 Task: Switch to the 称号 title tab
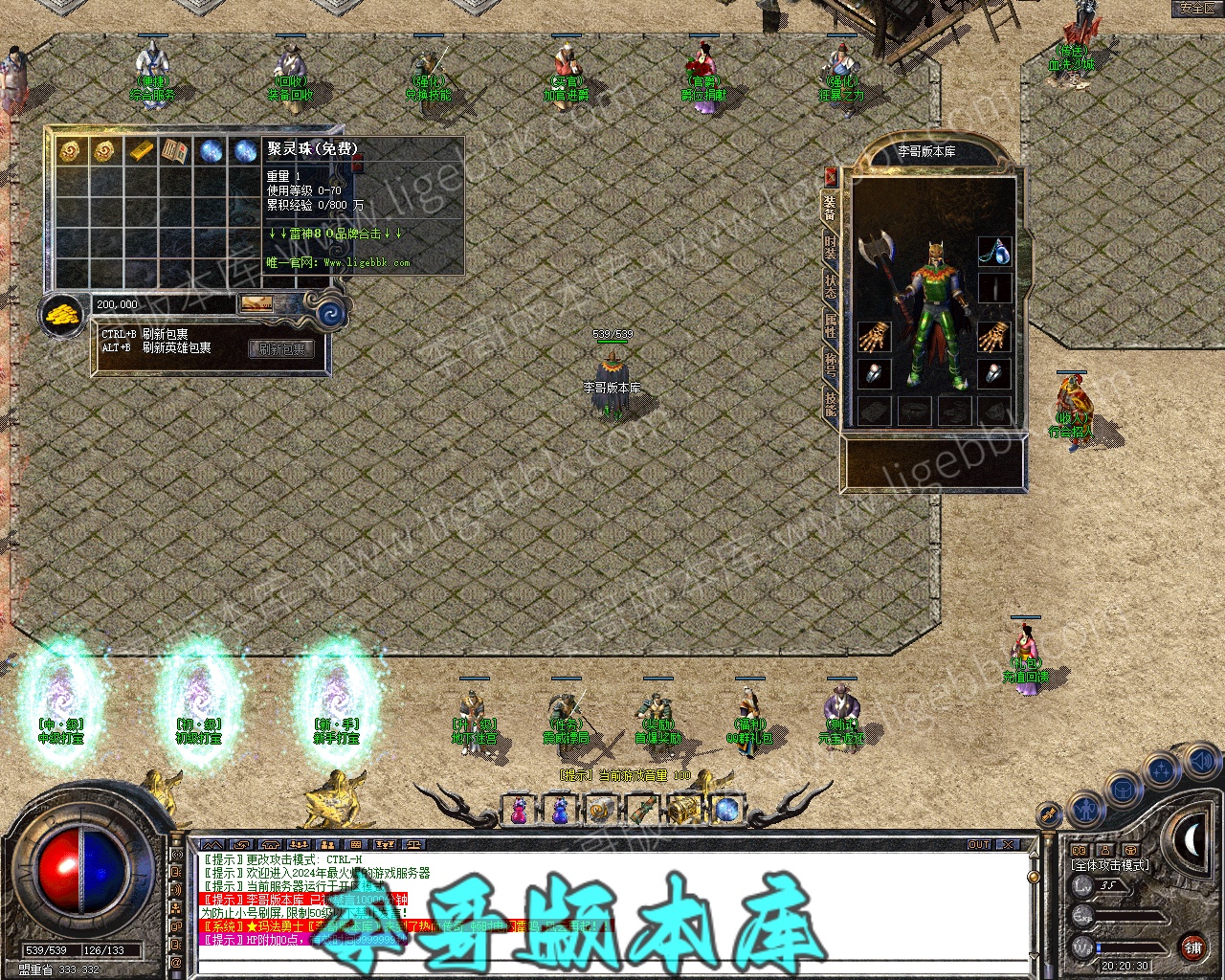pyautogui.click(x=830, y=366)
